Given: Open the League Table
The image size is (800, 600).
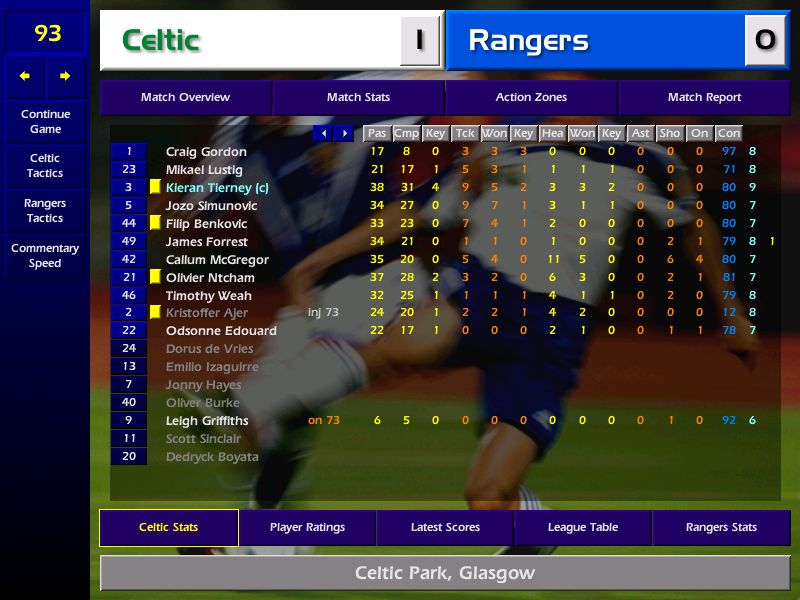Looking at the screenshot, I should [x=583, y=528].
